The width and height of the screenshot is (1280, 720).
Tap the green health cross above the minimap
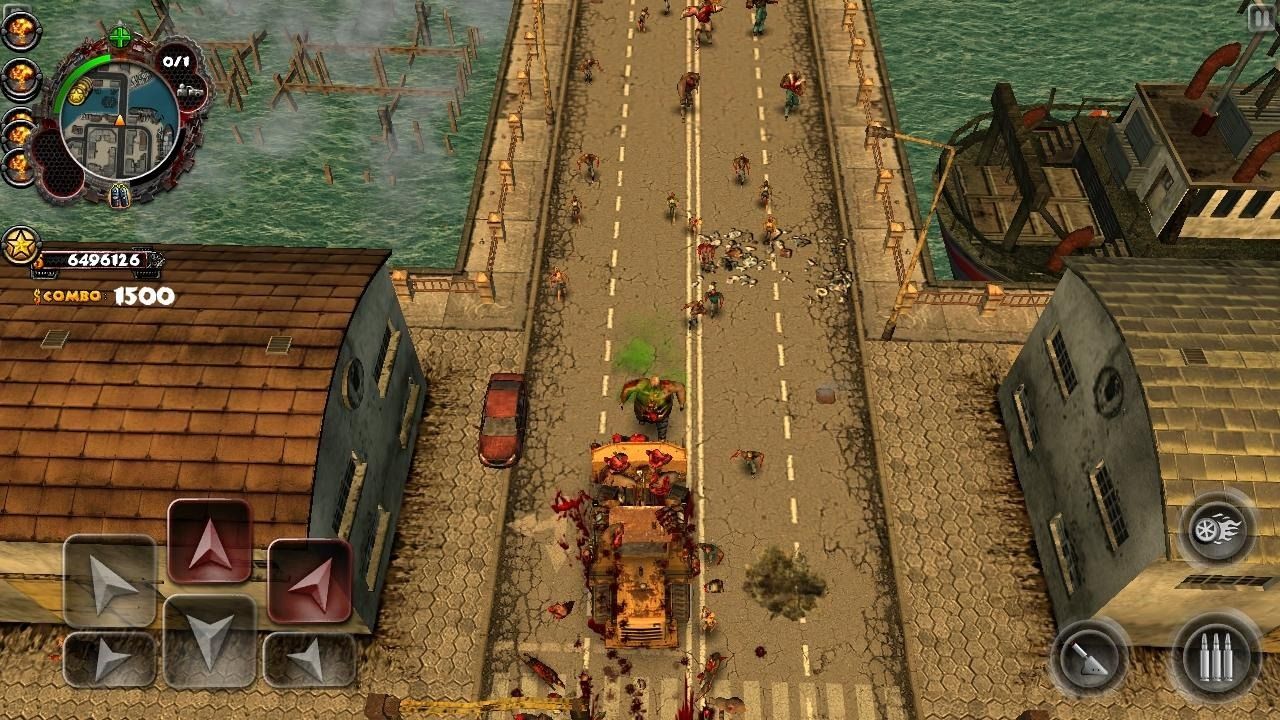(x=119, y=37)
